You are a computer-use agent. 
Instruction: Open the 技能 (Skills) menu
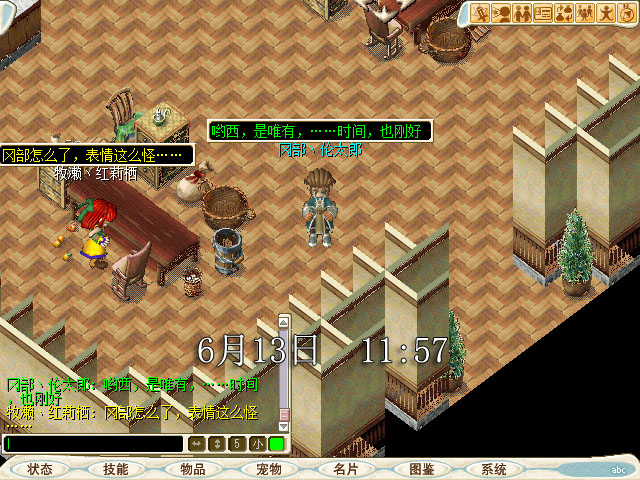(115, 469)
